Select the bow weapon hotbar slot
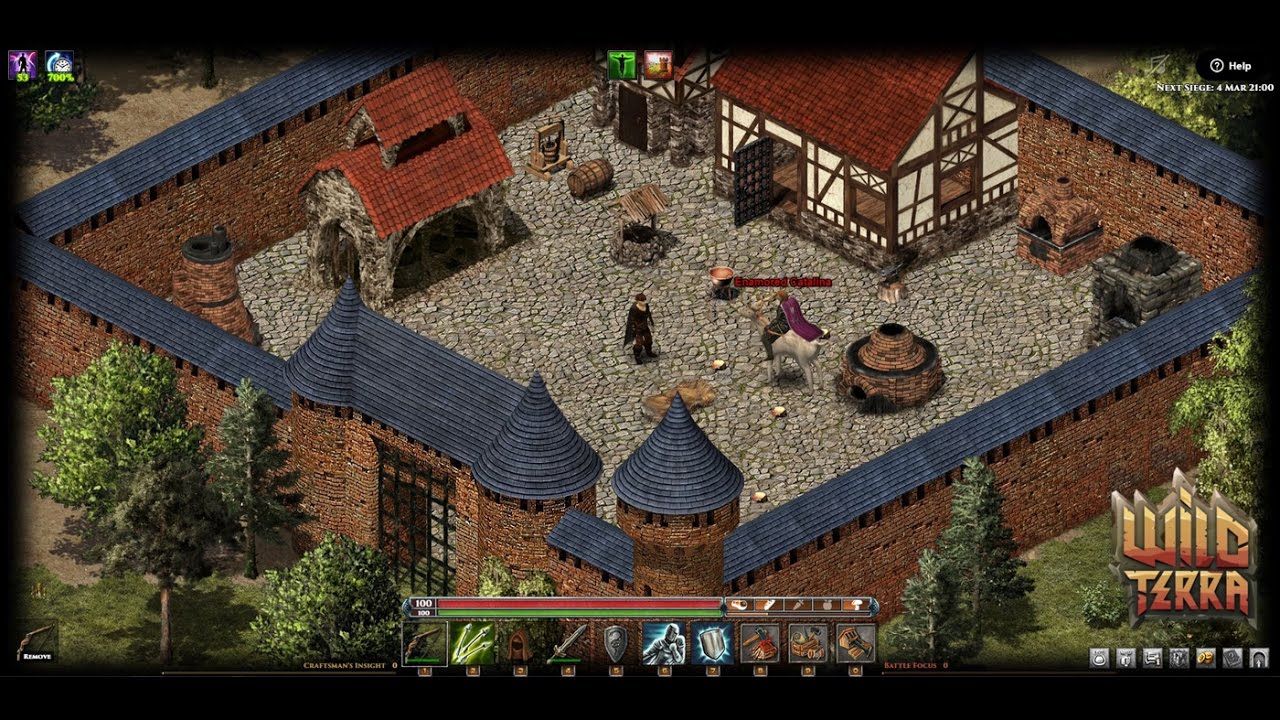The height and width of the screenshot is (720, 1280). click(x=425, y=644)
